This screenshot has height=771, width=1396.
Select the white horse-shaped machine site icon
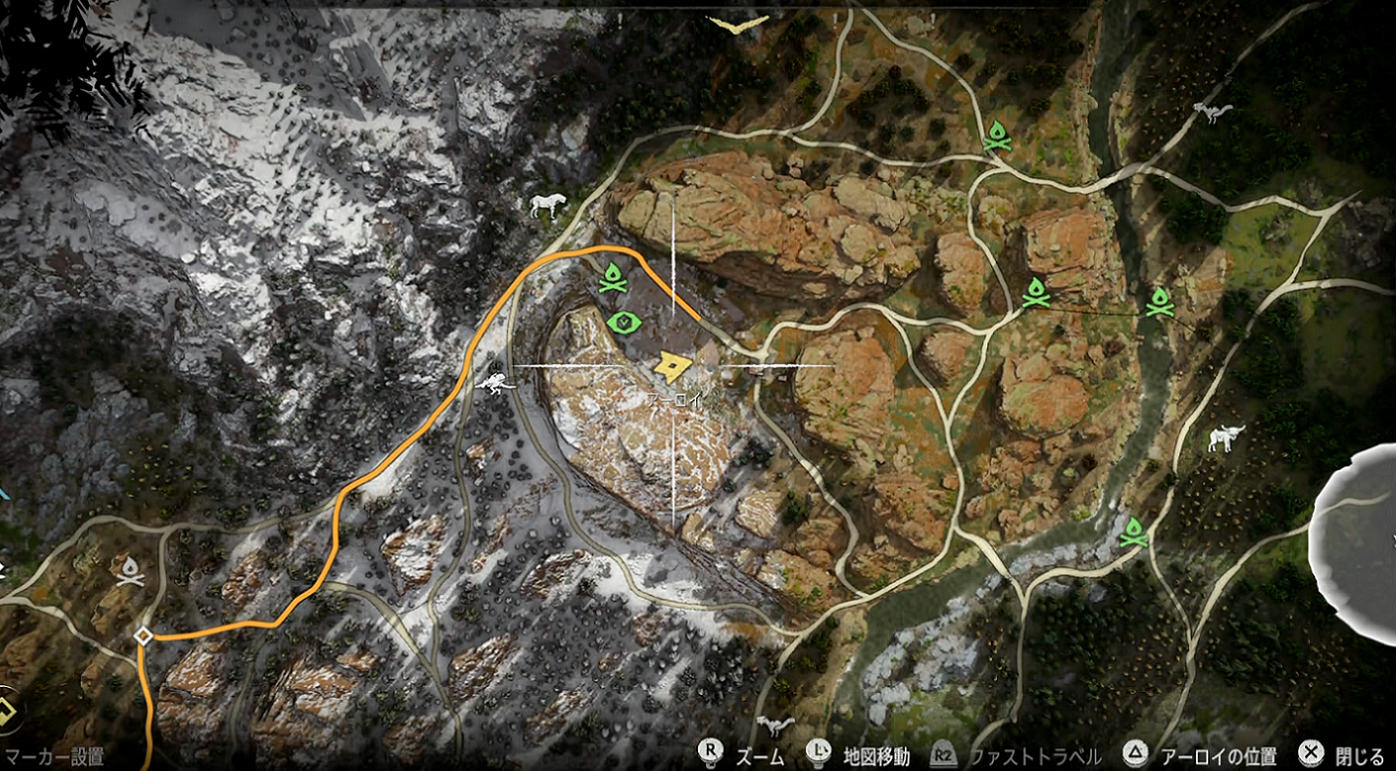pyautogui.click(x=547, y=205)
